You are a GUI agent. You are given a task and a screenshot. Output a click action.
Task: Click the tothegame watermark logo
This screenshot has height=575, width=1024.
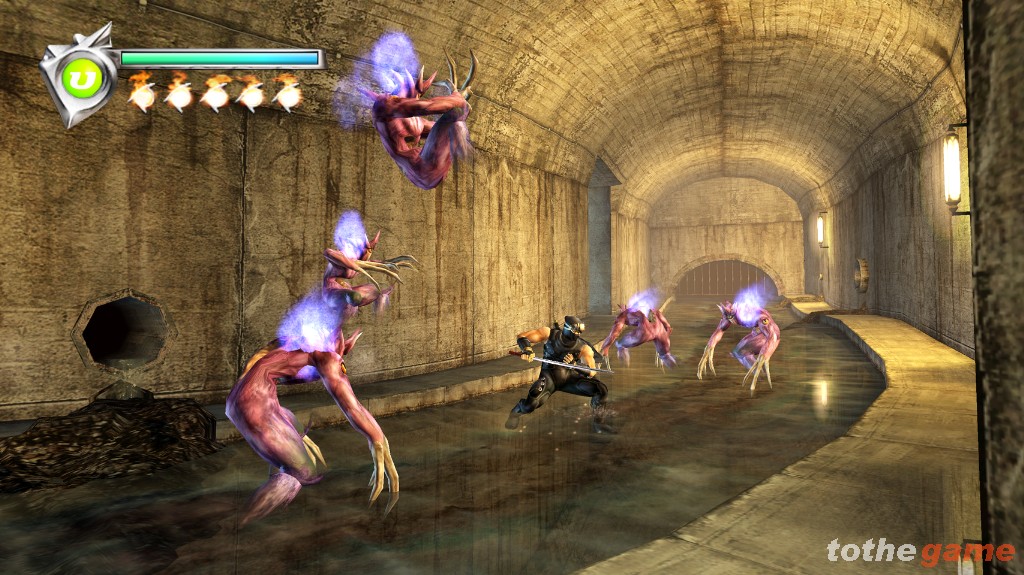[x=920, y=551]
